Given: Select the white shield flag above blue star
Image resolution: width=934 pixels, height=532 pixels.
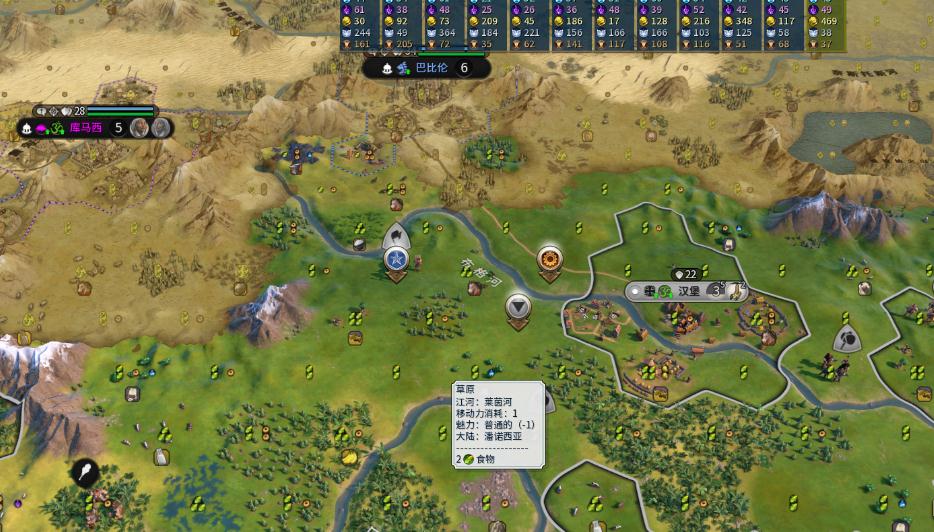Looking at the screenshot, I should pos(396,236).
